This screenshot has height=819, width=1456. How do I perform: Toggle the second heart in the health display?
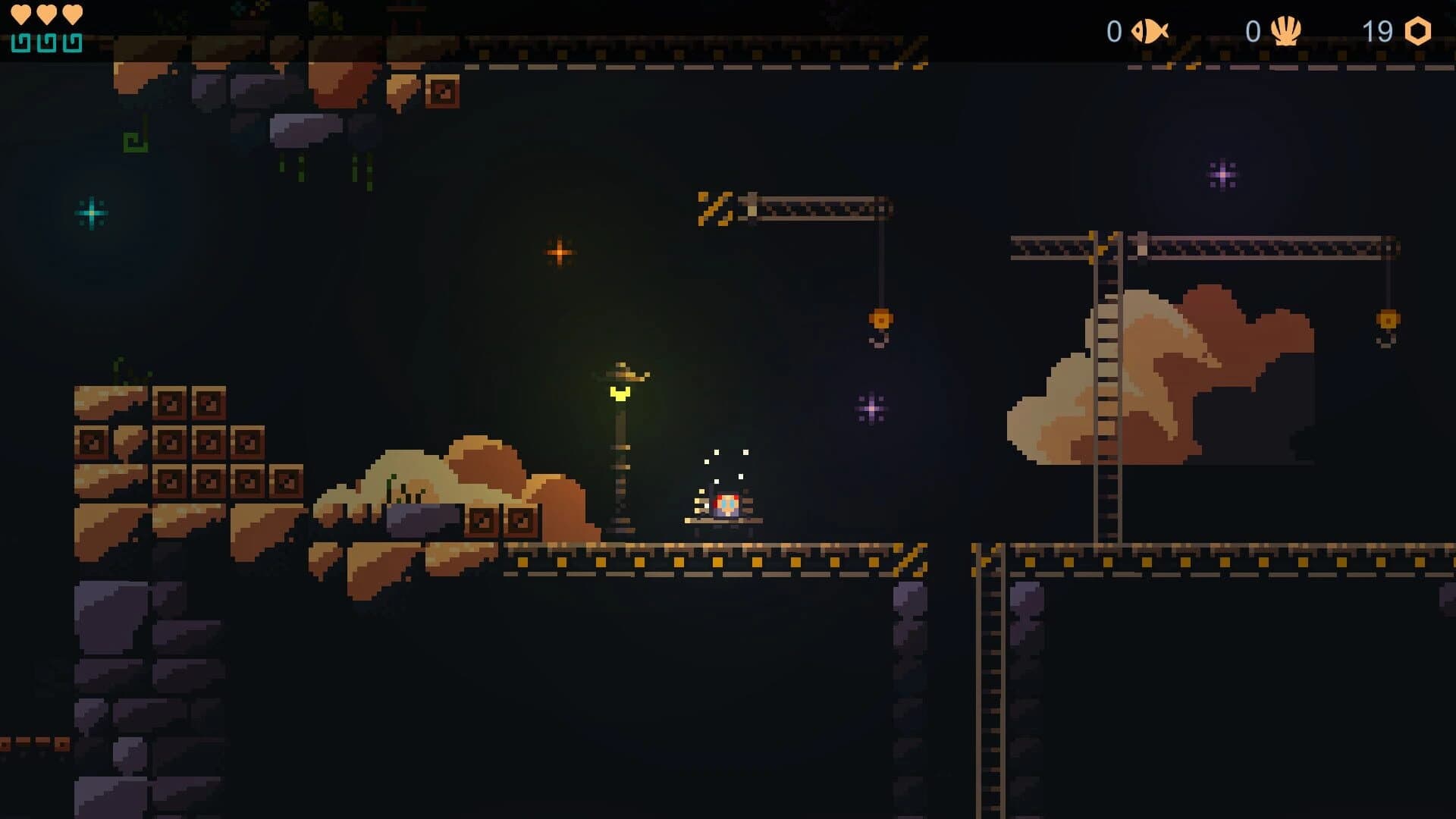click(46, 13)
